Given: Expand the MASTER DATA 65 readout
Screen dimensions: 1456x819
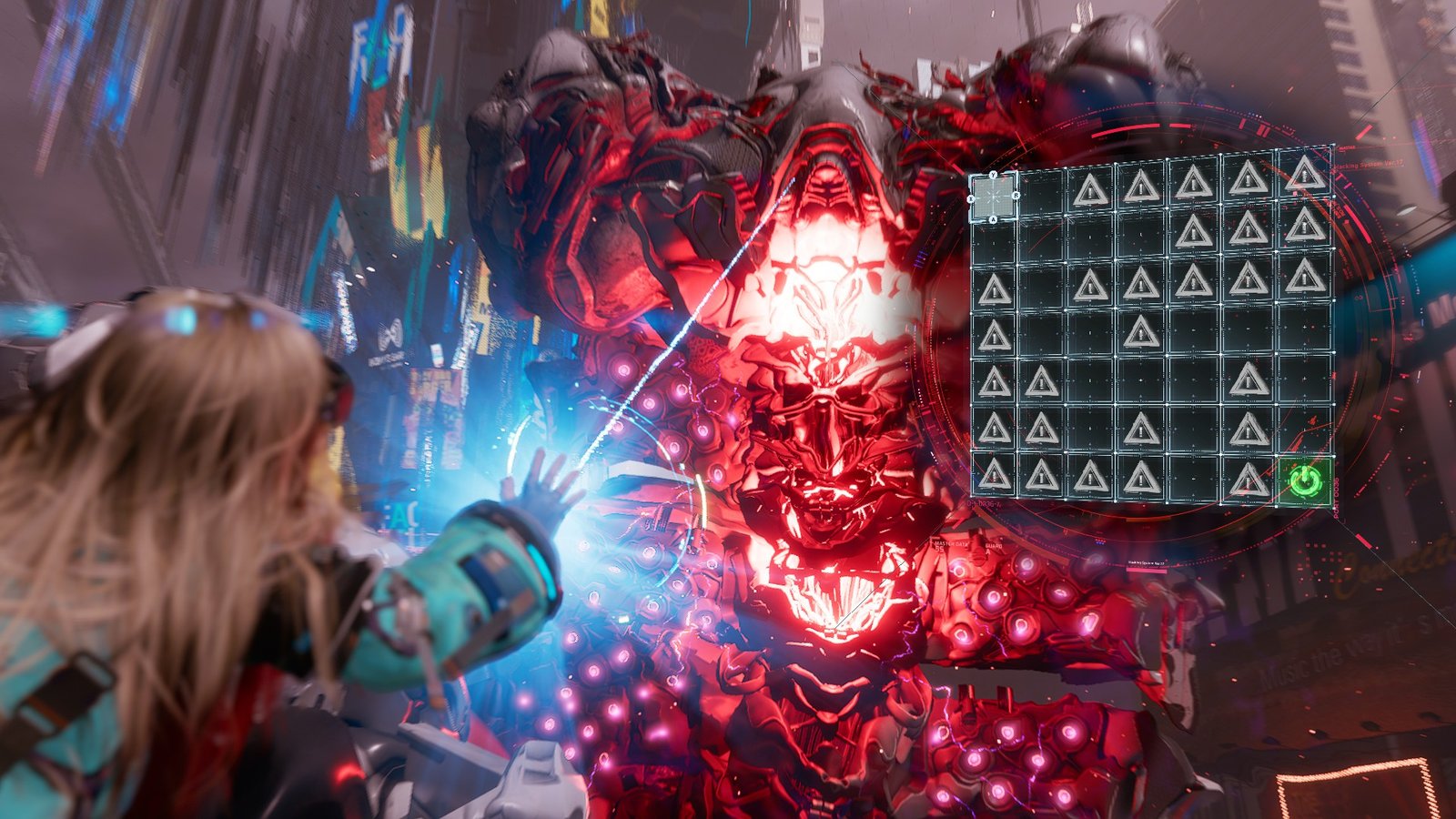Looking at the screenshot, I should coord(951,546).
